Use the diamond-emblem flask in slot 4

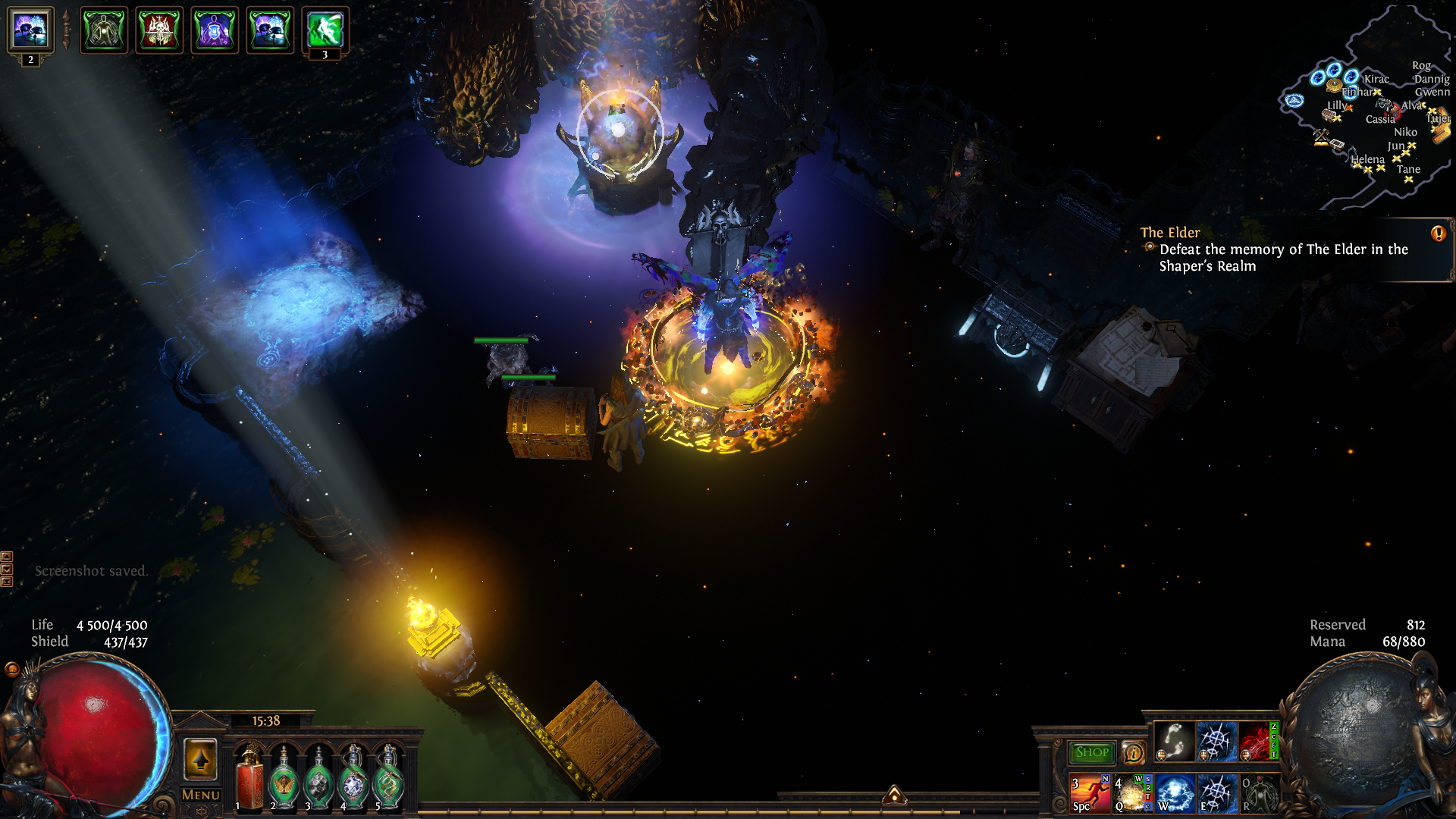tap(354, 778)
